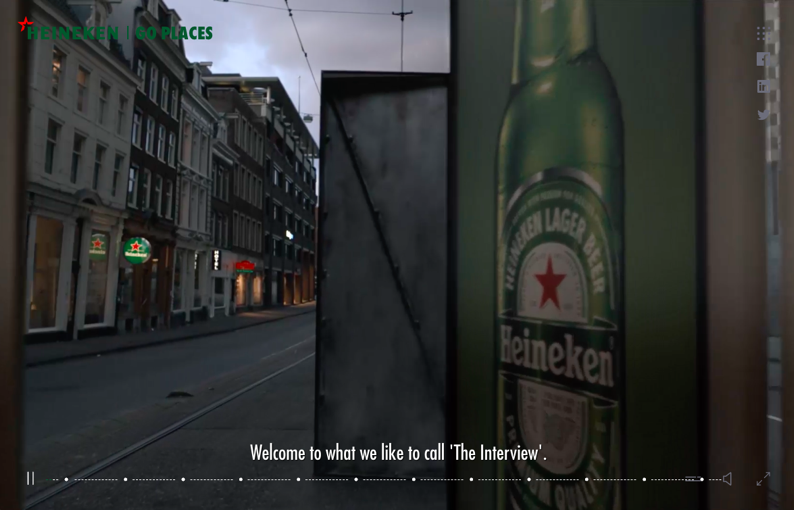Viewport: 794px width, 510px height.
Task: Open the Heineken Go Places logo link
Action: (x=115, y=31)
